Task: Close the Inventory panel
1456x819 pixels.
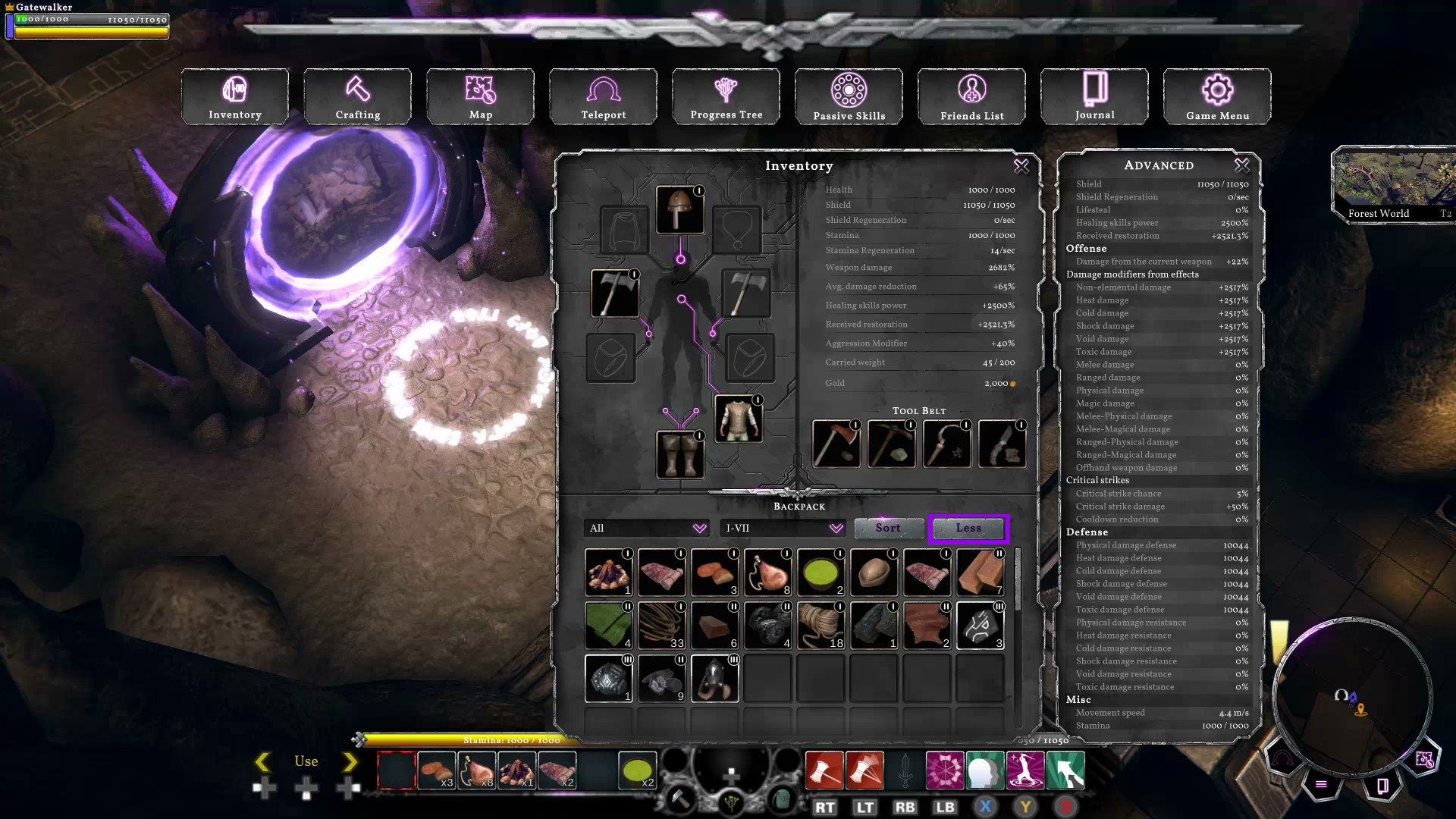Action: 1021,165
